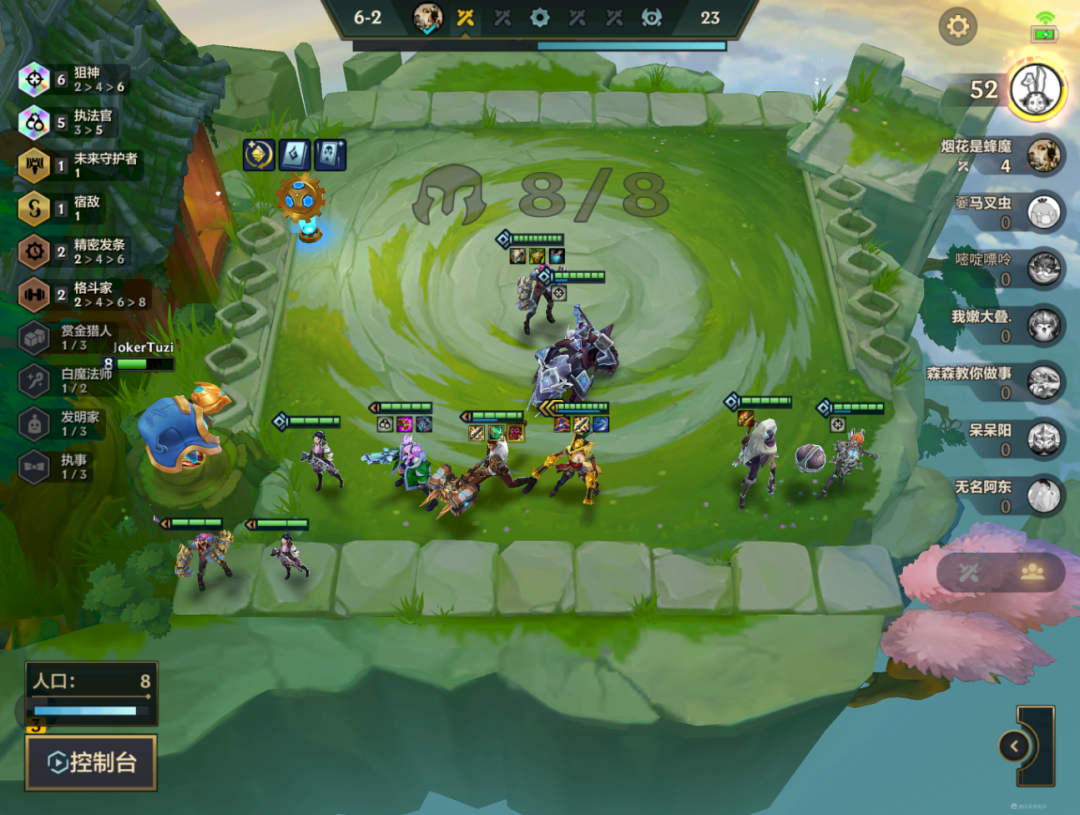Click your own avatar with 52 health
Viewport: 1080px width, 815px height.
click(1034, 90)
